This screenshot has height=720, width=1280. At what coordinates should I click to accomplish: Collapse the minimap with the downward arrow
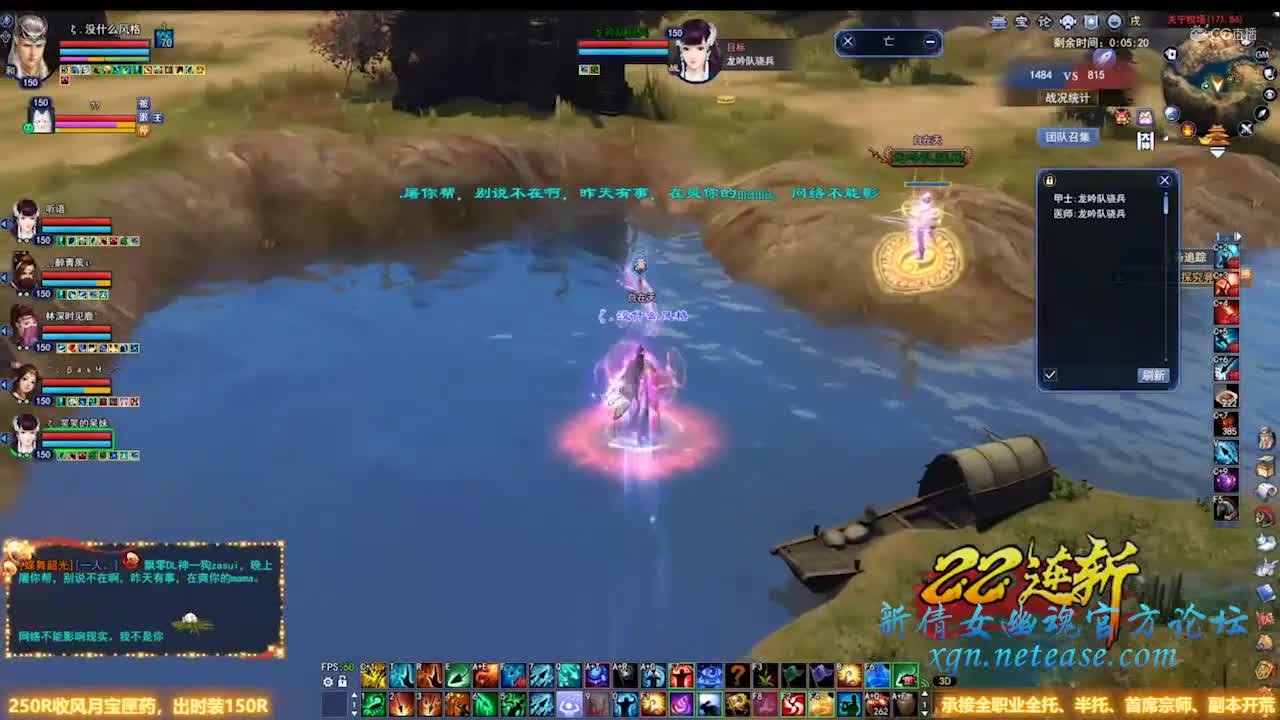(1217, 152)
